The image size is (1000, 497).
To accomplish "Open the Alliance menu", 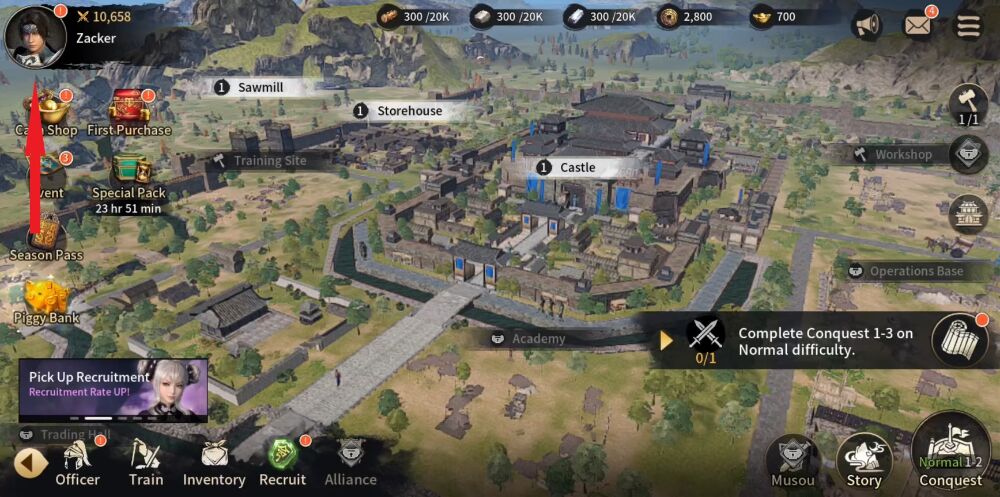I will [350, 463].
